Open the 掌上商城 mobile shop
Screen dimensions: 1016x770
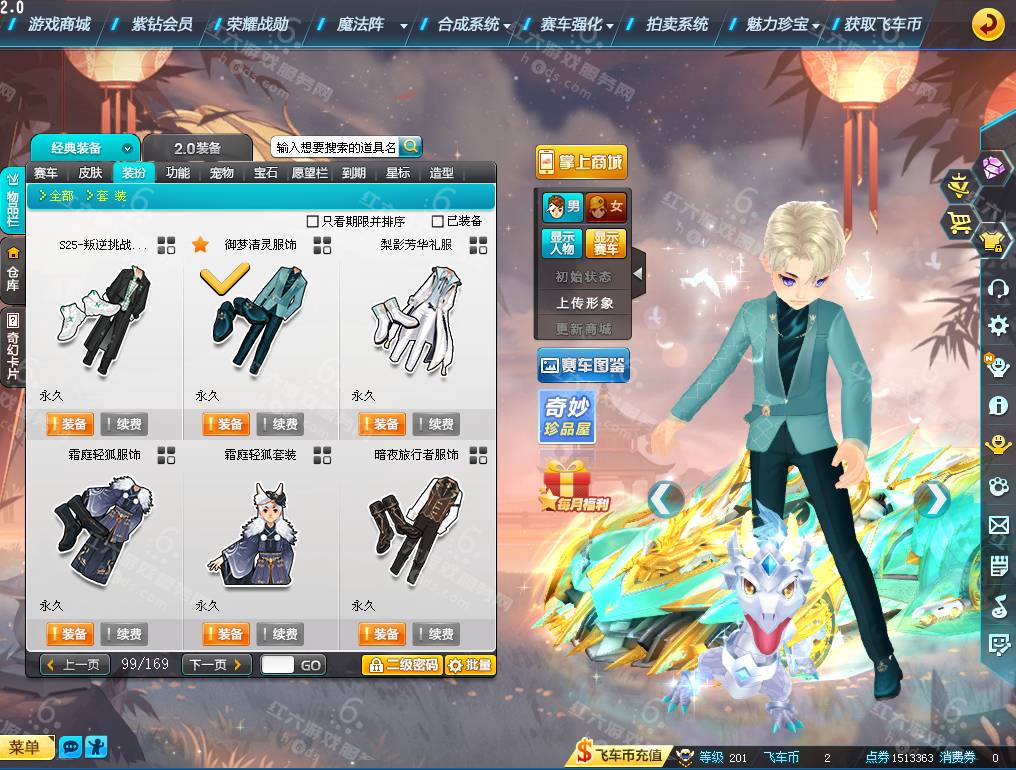[580, 162]
